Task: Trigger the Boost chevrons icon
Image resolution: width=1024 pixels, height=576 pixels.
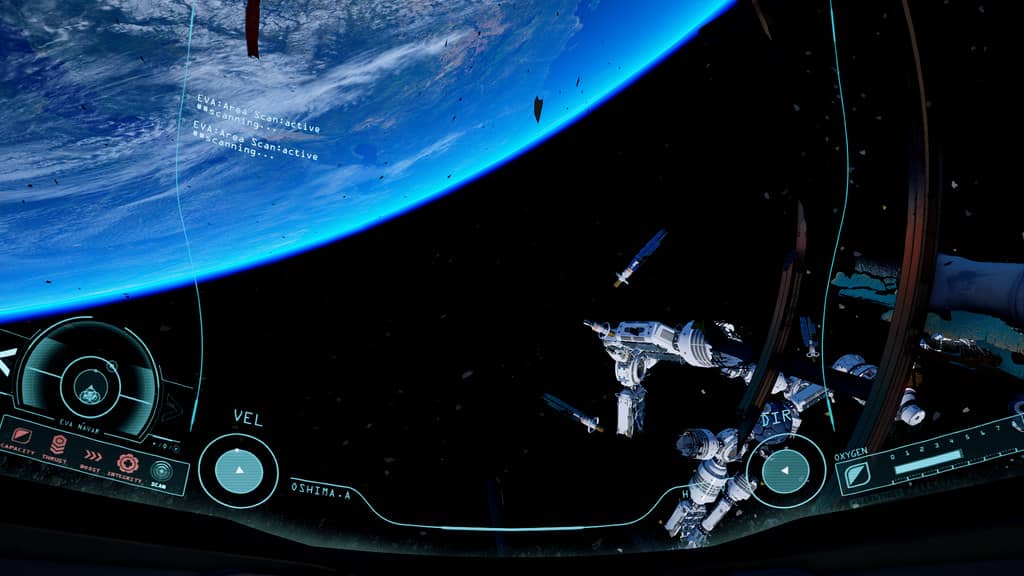Action: coord(93,454)
